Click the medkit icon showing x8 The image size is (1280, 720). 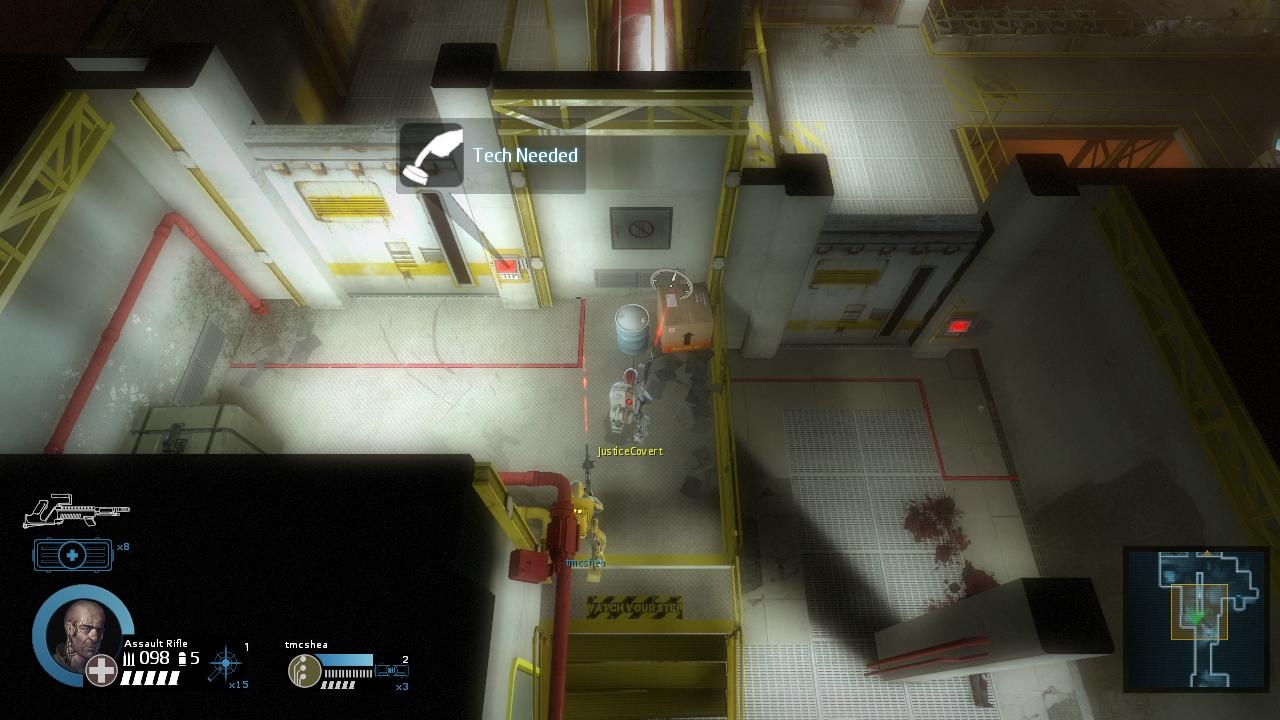click(73, 555)
